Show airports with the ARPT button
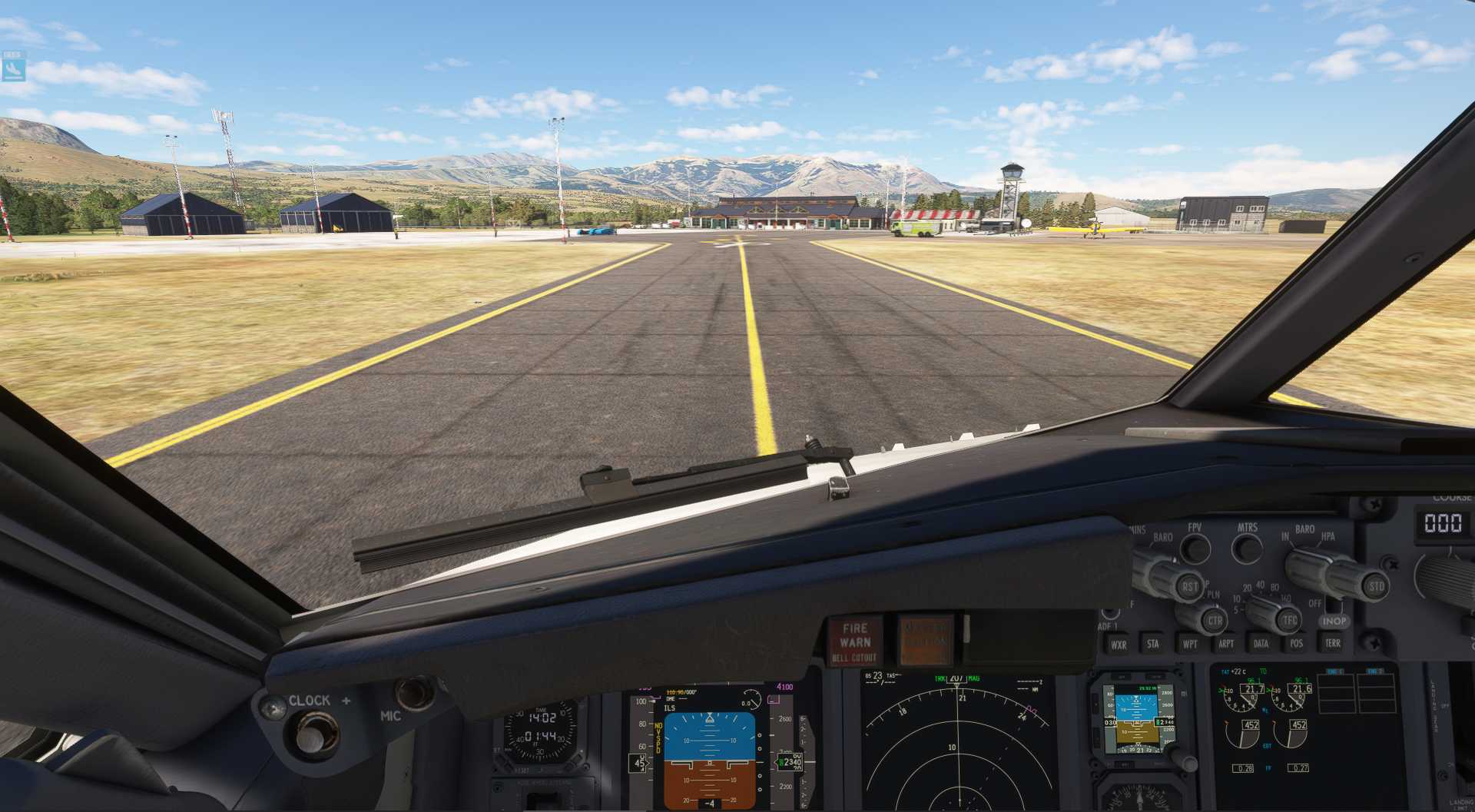This screenshot has height=812, width=1475. [x=1225, y=644]
